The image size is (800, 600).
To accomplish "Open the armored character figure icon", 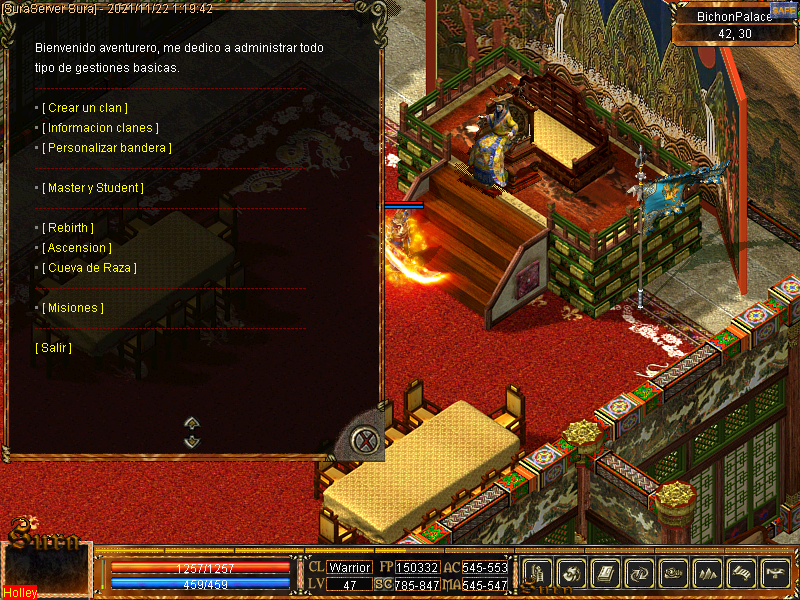I will pos(537,573).
